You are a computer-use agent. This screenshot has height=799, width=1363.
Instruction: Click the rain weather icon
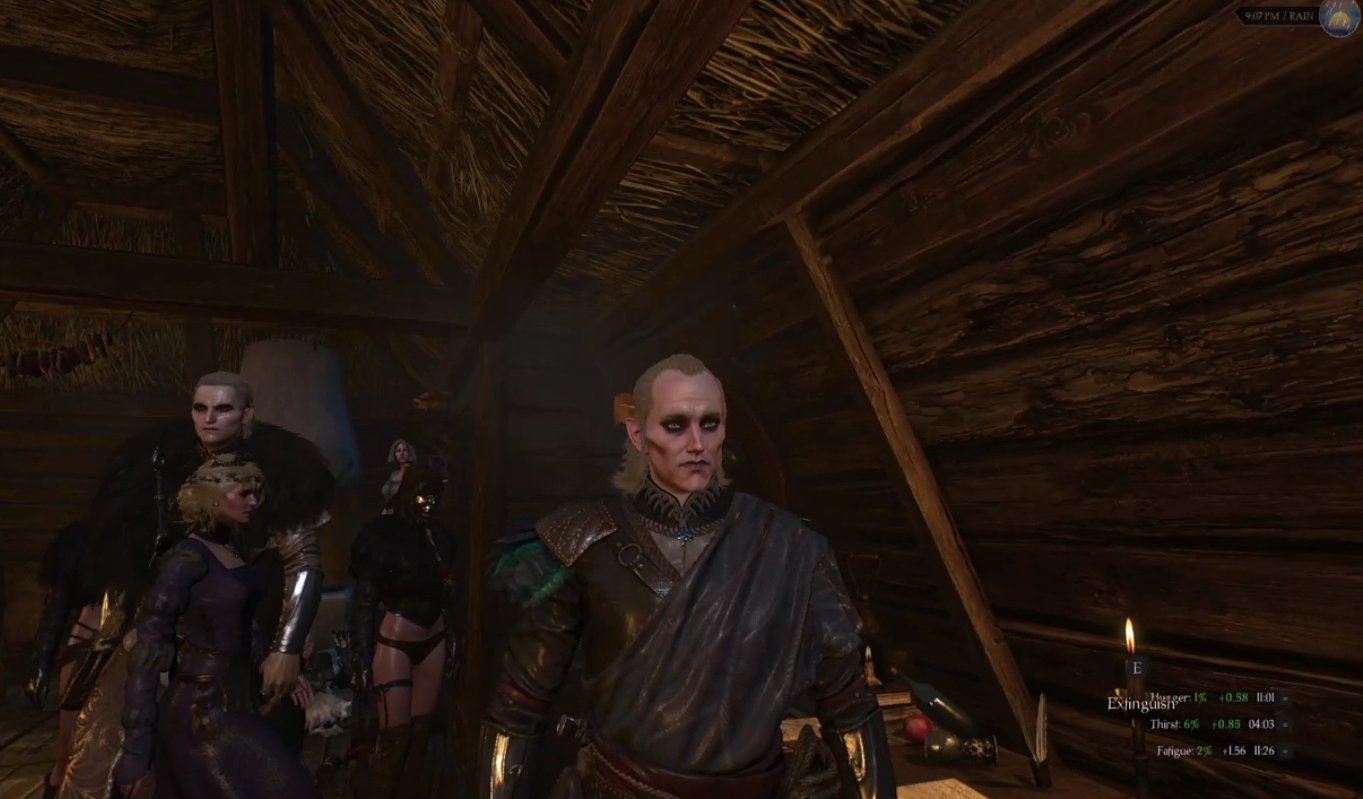tap(1338, 17)
